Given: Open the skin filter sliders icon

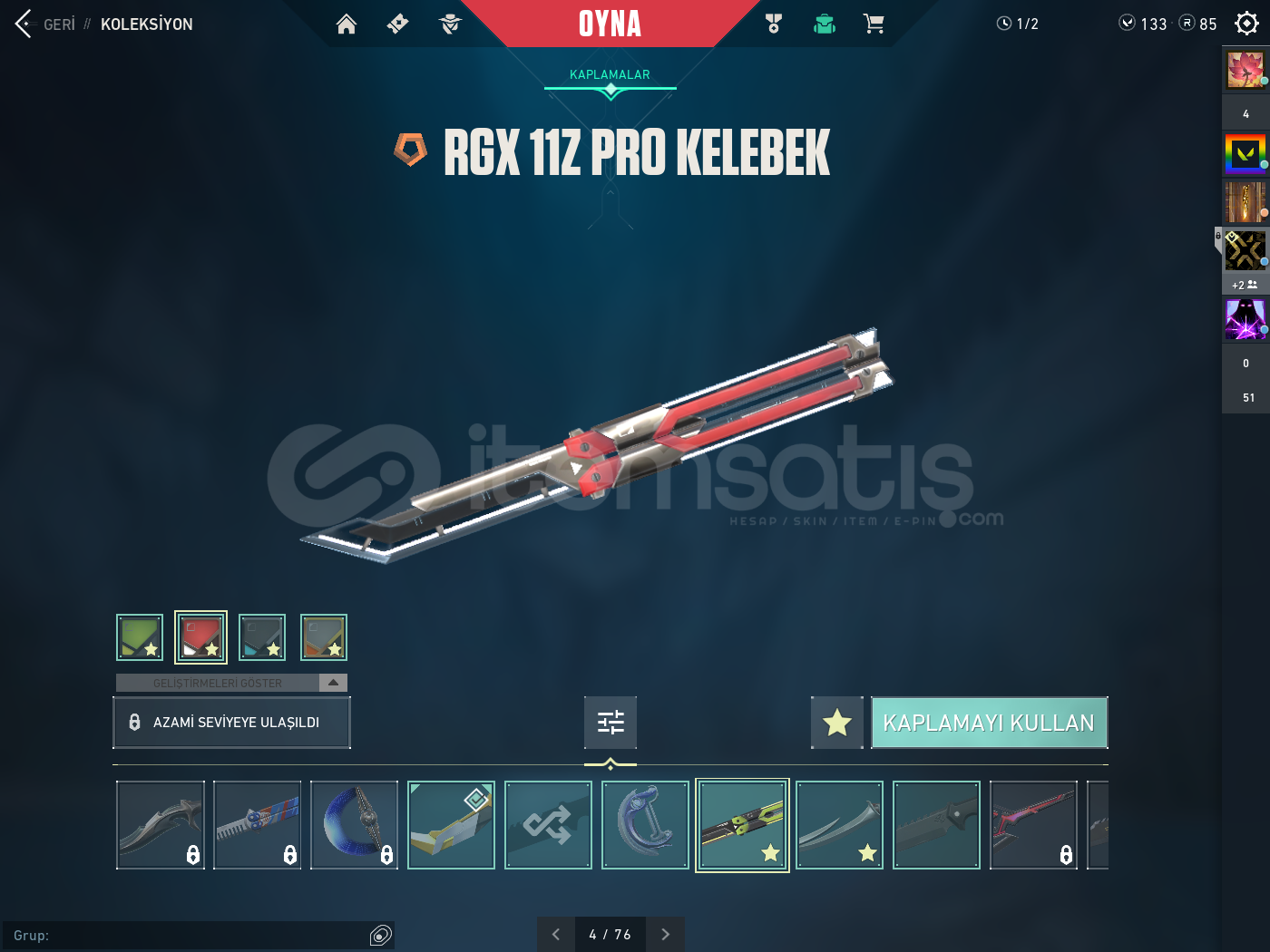Looking at the screenshot, I should 610,722.
